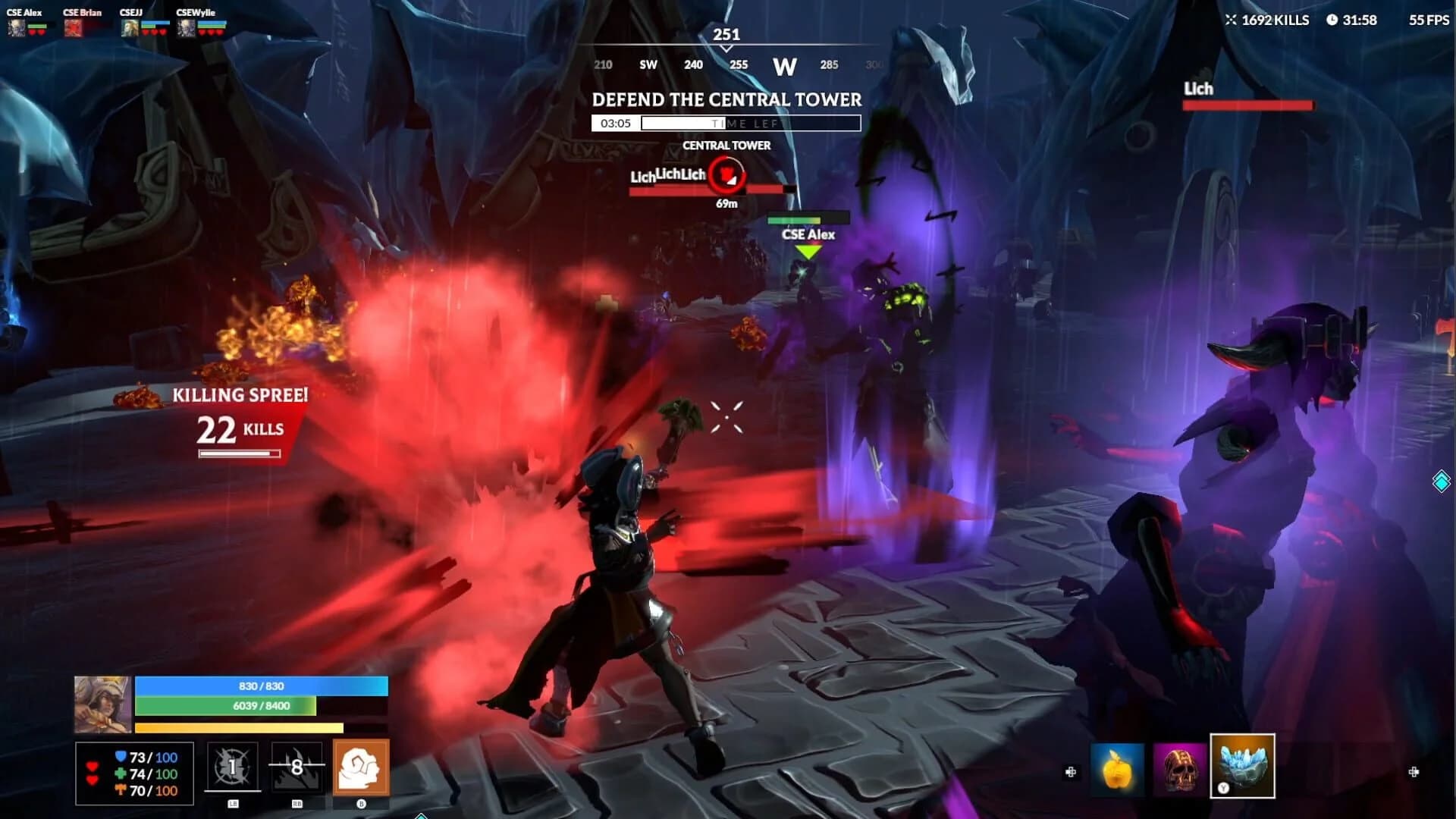Click the kills crossed-swords icon near 1692

click(1232, 20)
